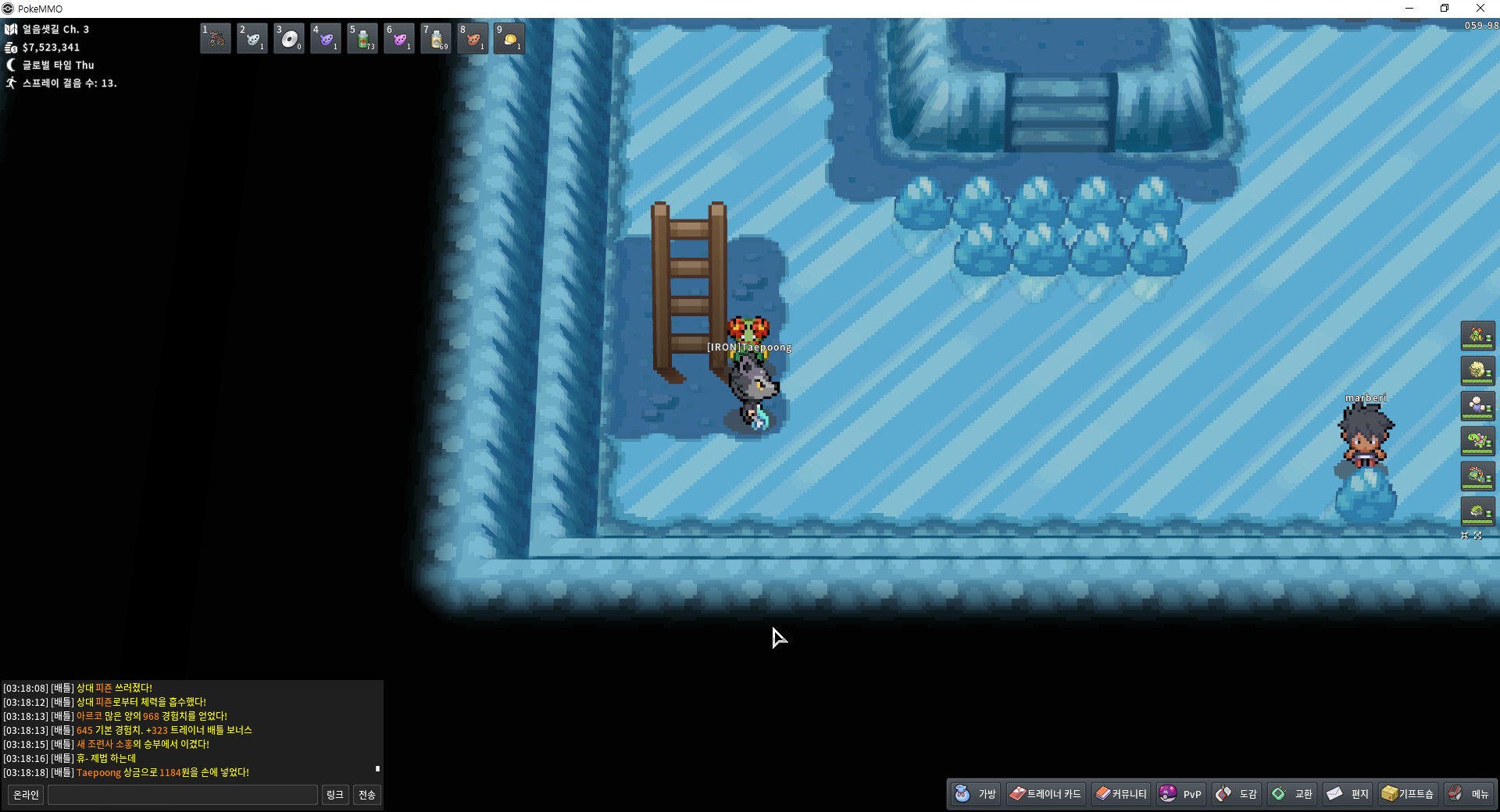This screenshot has width=1500, height=812.
Task: Select the Bellossom party slot
Action: 1477,336
